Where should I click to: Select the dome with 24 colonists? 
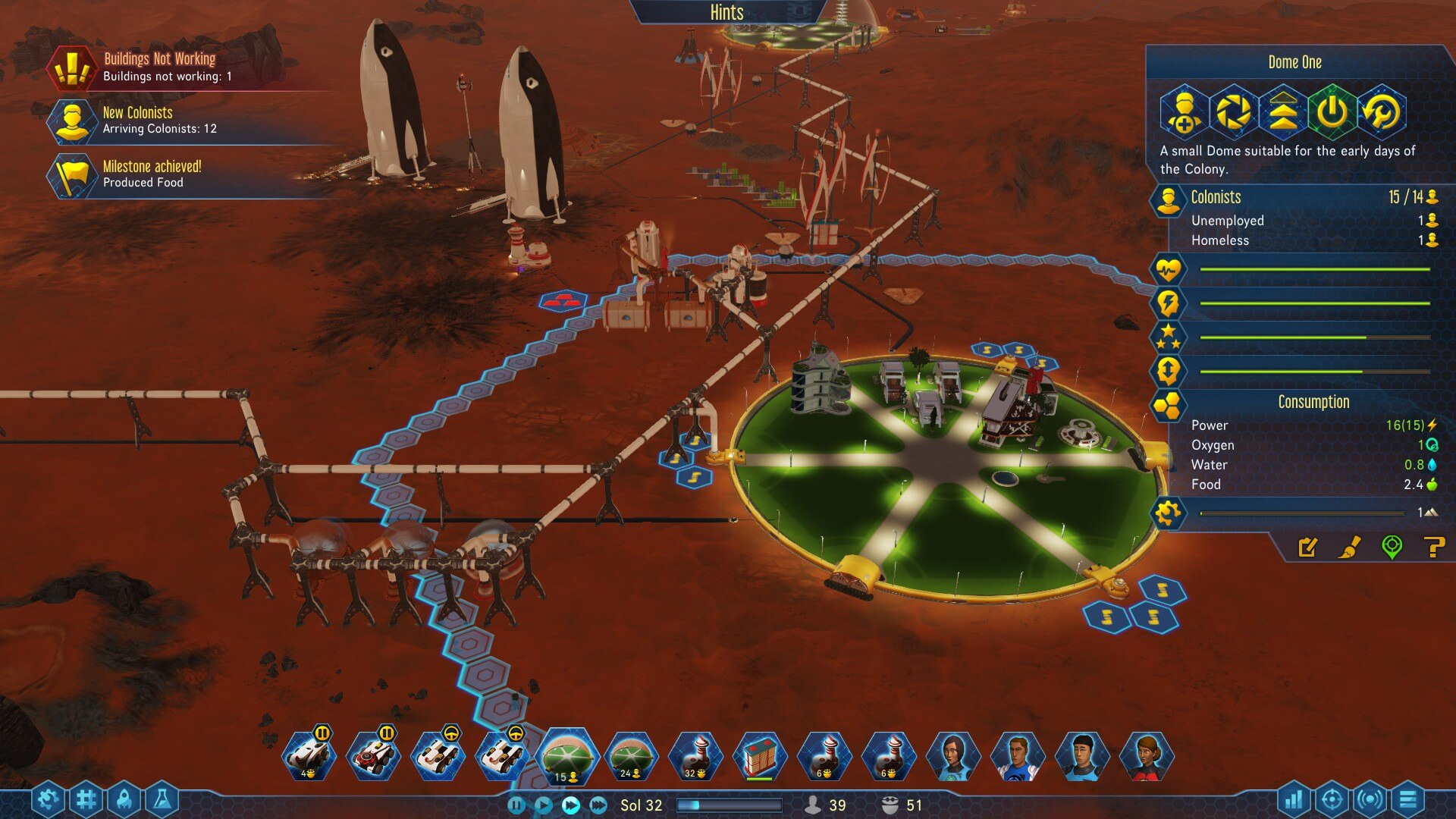(x=631, y=756)
